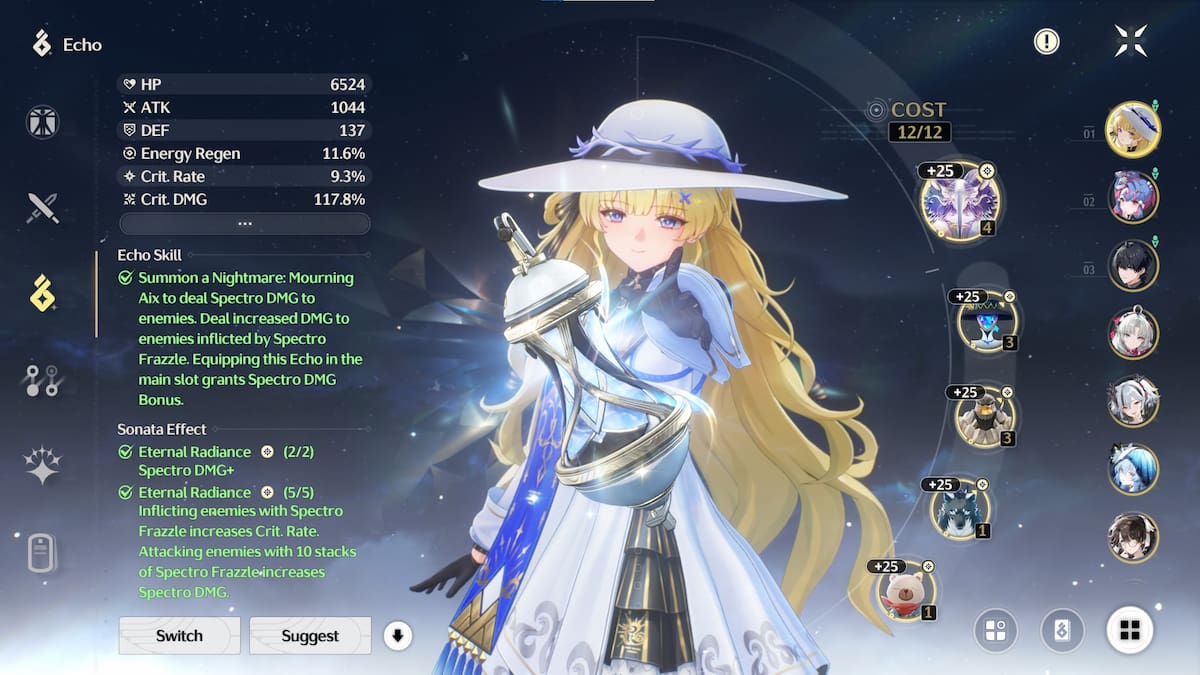Choose the brown-haired character portrait
The image size is (1200, 675).
tap(1132, 537)
